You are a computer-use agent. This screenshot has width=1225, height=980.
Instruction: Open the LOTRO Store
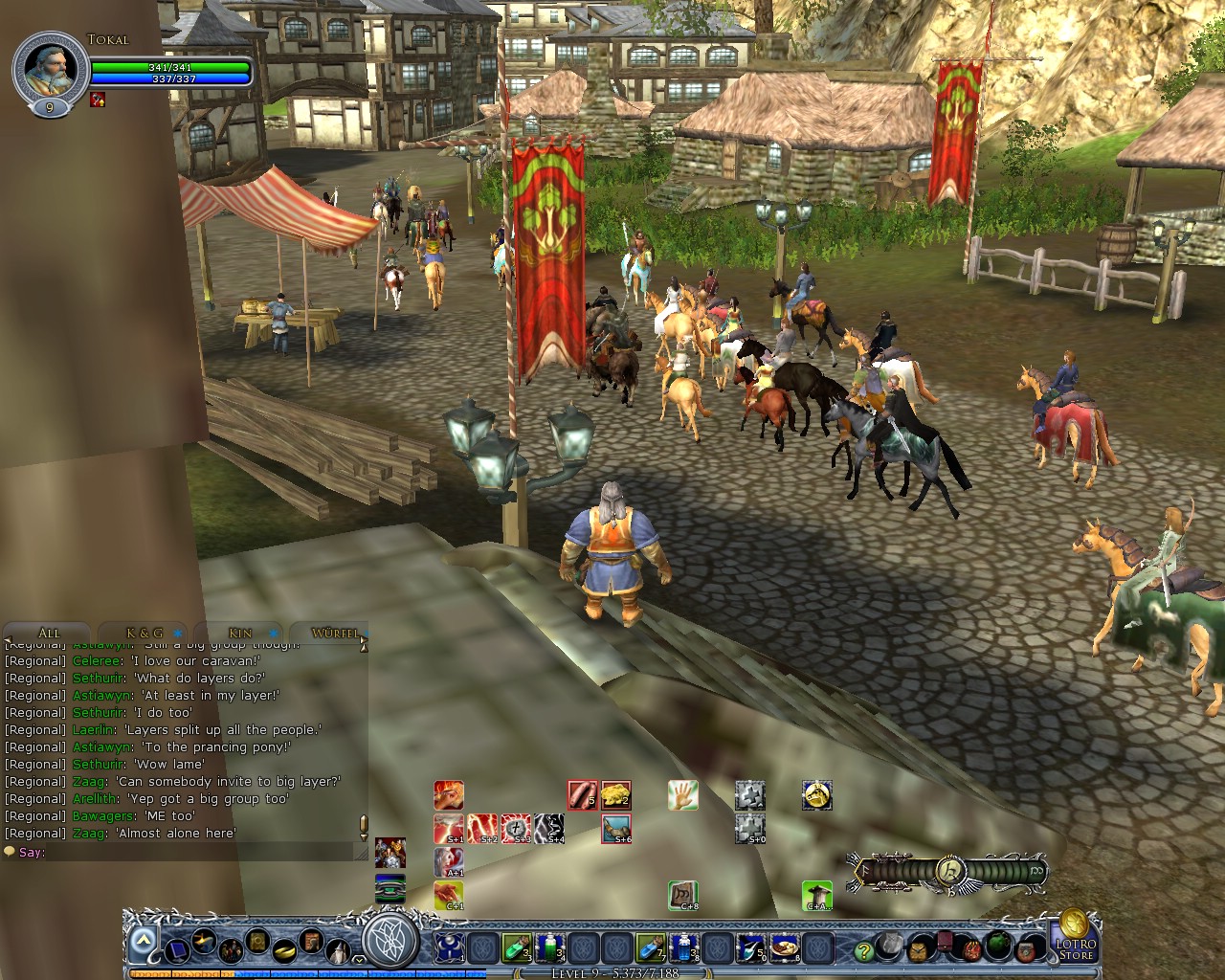(1075, 946)
